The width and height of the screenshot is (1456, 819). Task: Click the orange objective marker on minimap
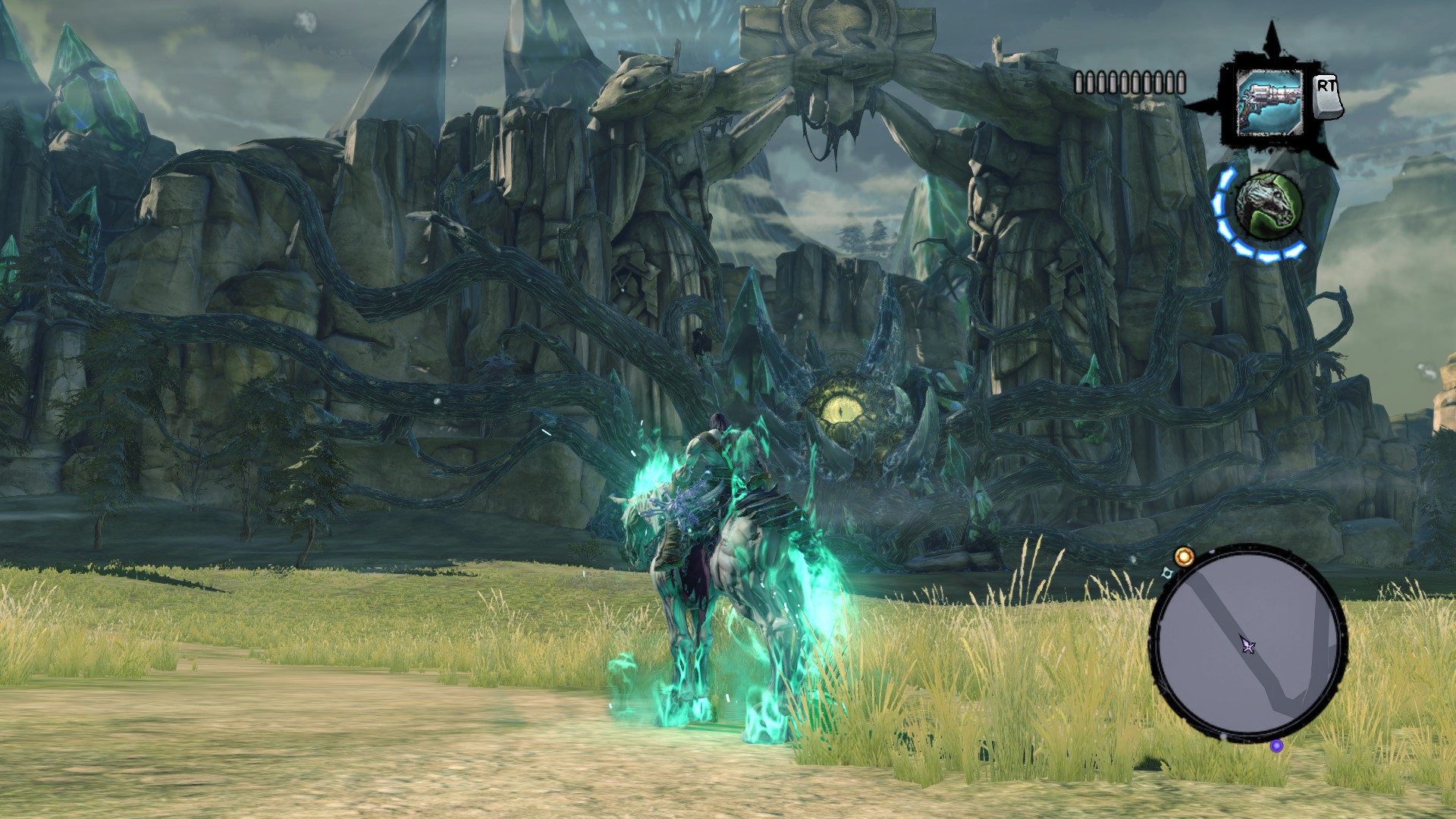tap(1184, 557)
